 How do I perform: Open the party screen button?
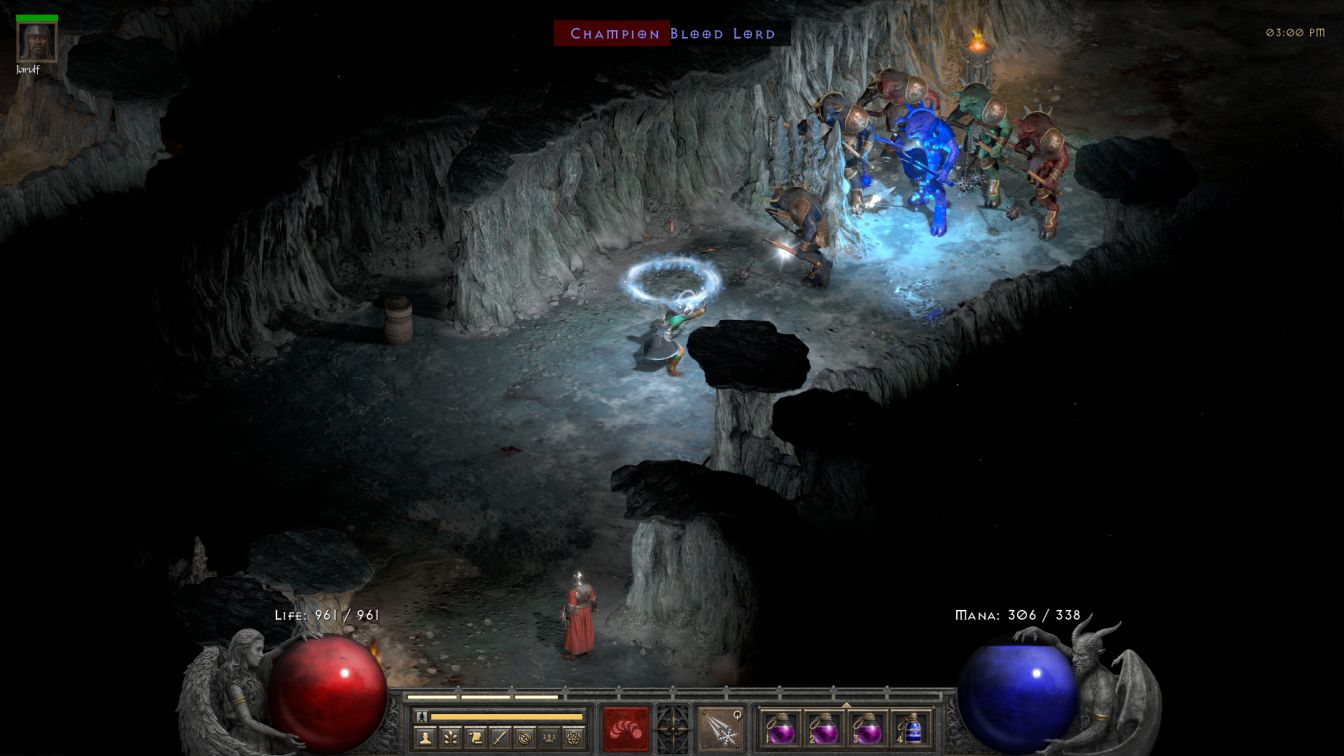pos(549,738)
